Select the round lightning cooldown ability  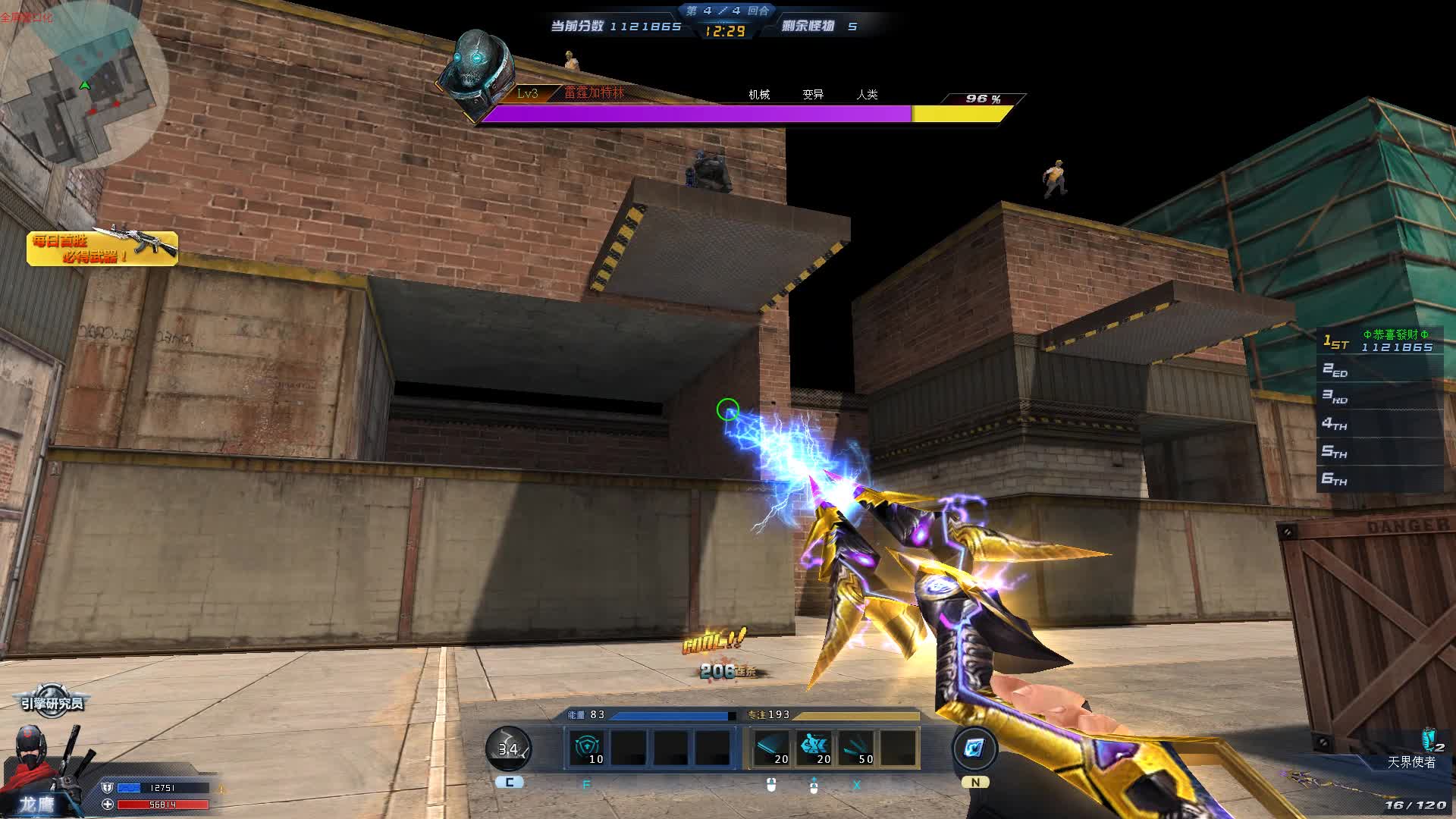pos(508,748)
